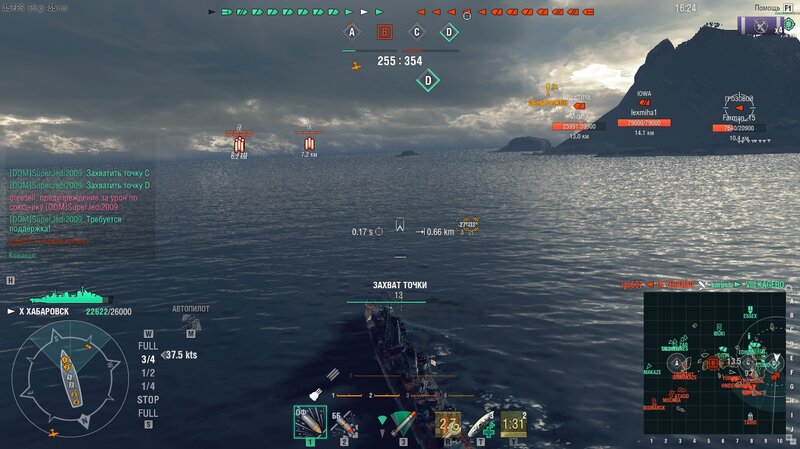Click capture point B indicator
The height and width of the screenshot is (449, 800).
pos(384,32)
